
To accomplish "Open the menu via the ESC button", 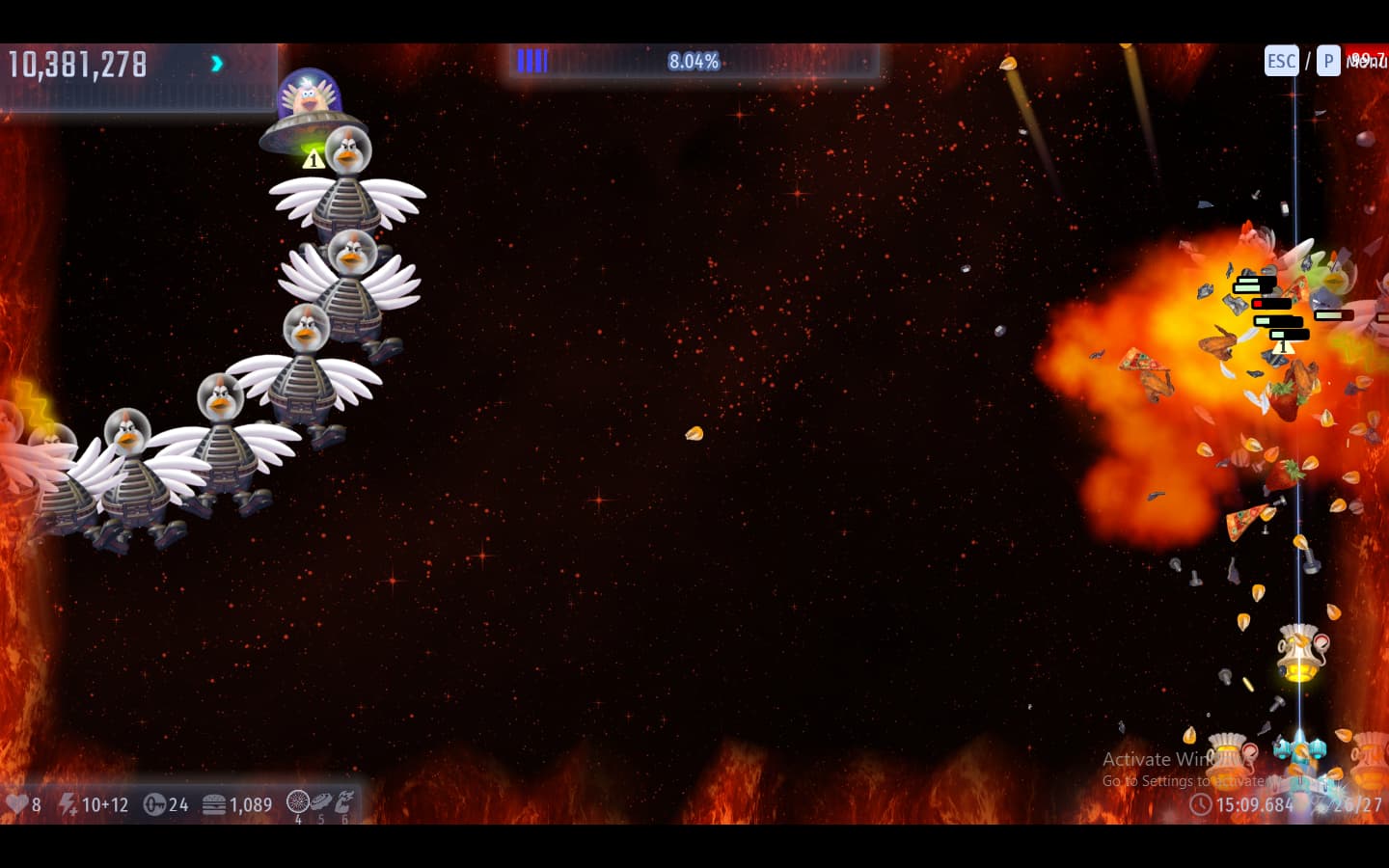I will [1281, 60].
